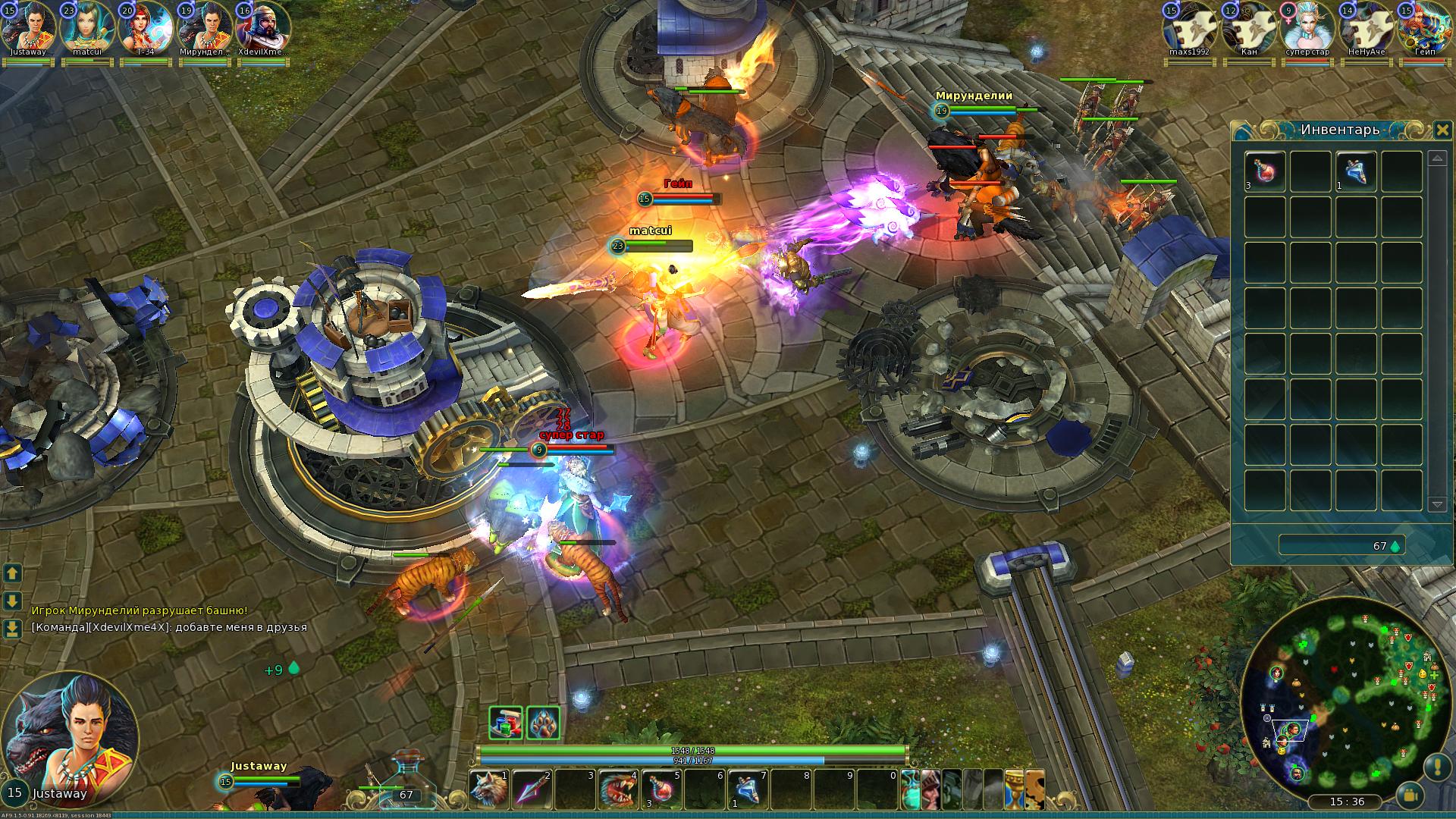The image size is (1456, 819).
Task: Use the spear arrowhead ability
Action: click(x=531, y=790)
